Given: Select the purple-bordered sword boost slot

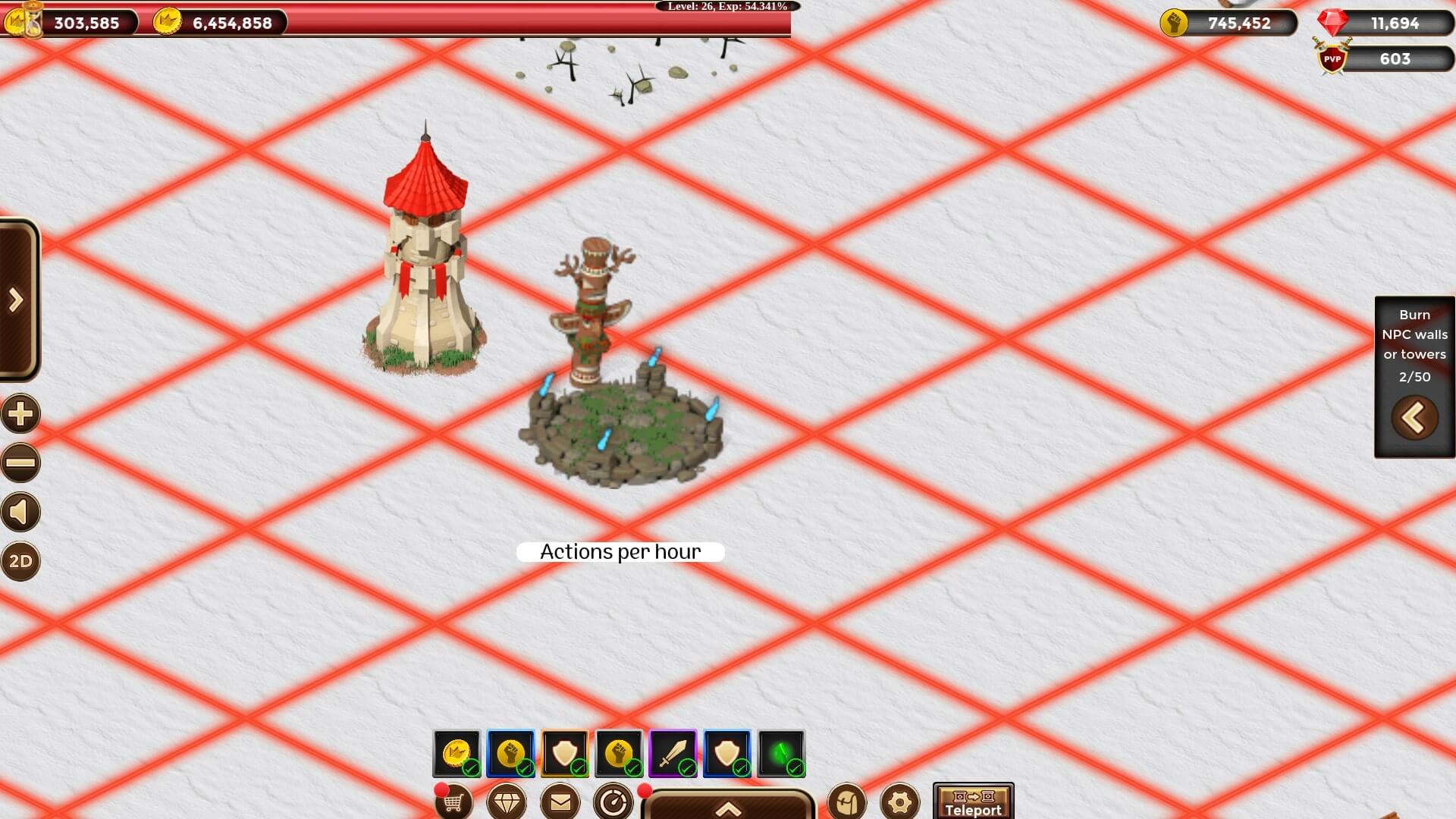Looking at the screenshot, I should [x=673, y=753].
